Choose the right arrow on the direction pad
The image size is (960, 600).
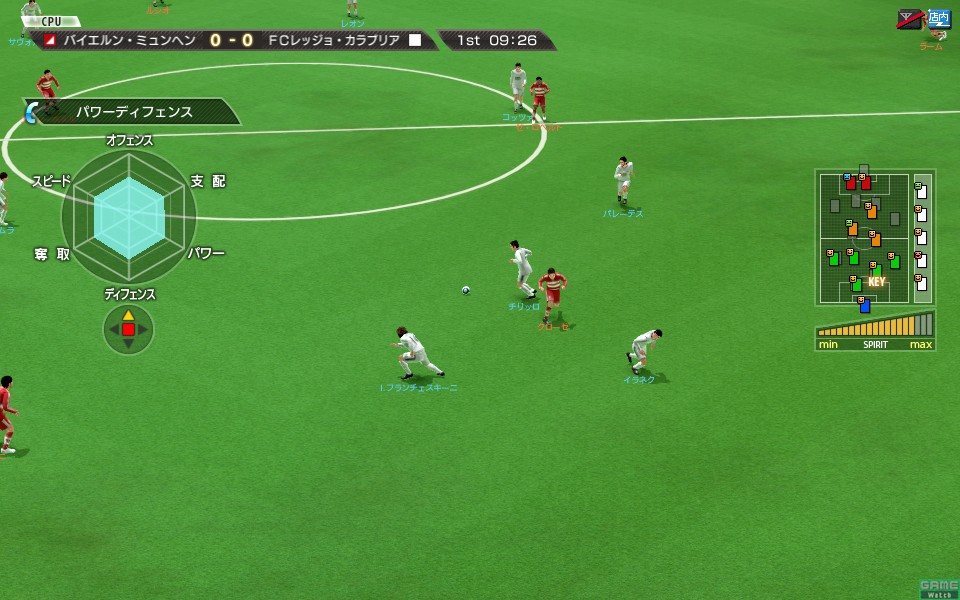[x=143, y=329]
